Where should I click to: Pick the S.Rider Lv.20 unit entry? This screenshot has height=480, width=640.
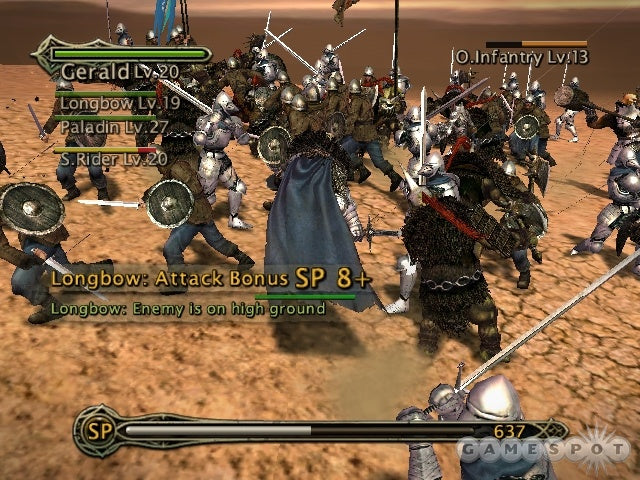tap(112, 158)
